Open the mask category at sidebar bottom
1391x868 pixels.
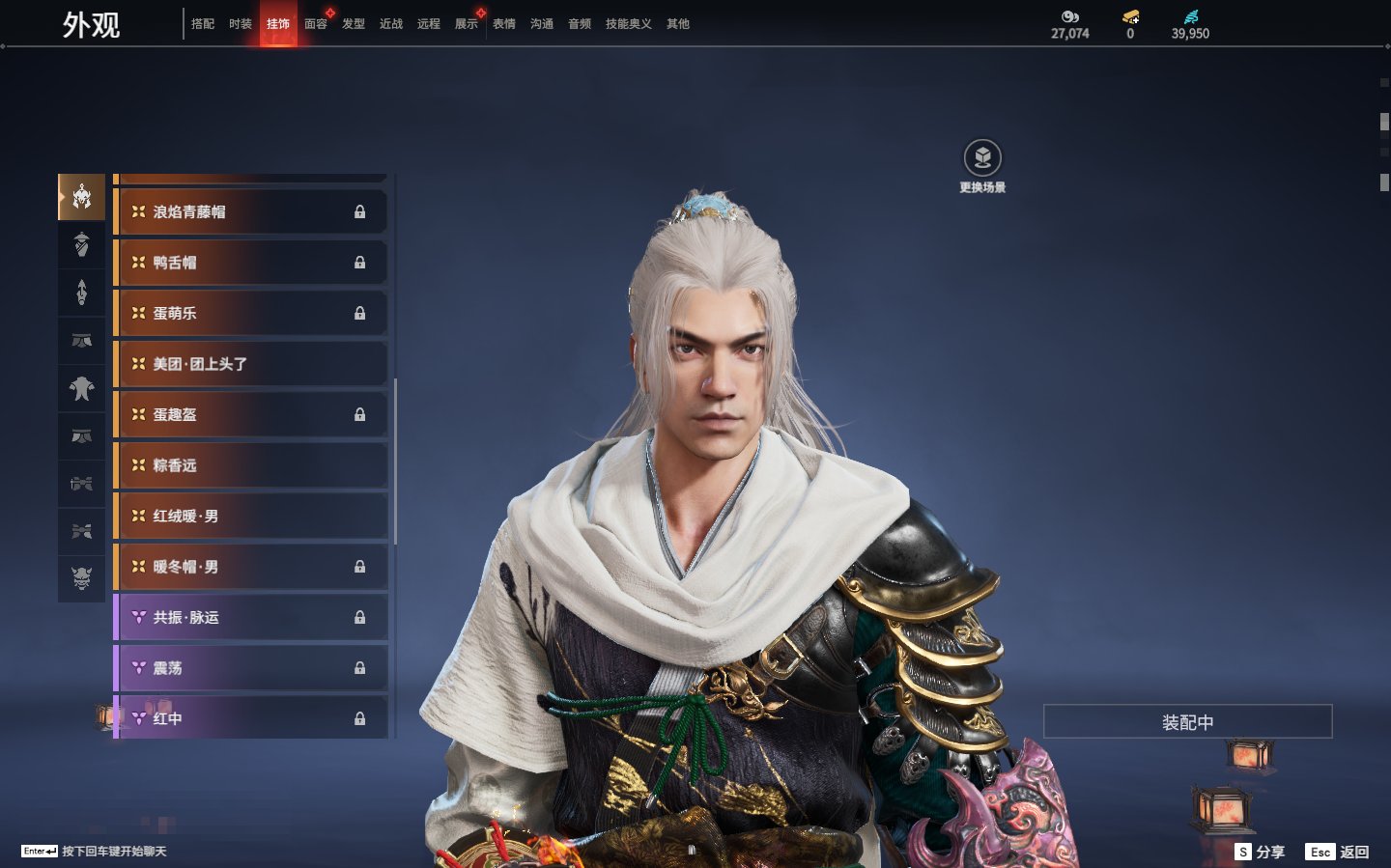click(x=82, y=578)
